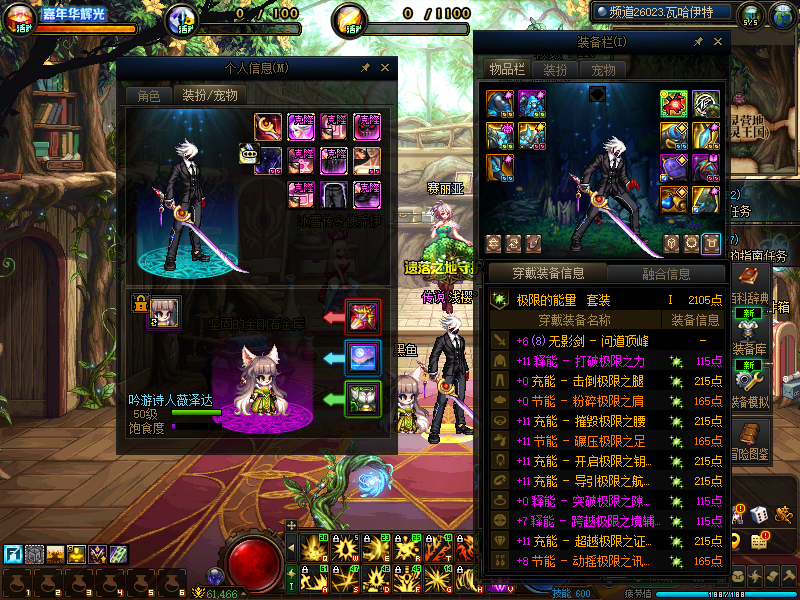Close the 装备栏 equipment window

point(716,42)
